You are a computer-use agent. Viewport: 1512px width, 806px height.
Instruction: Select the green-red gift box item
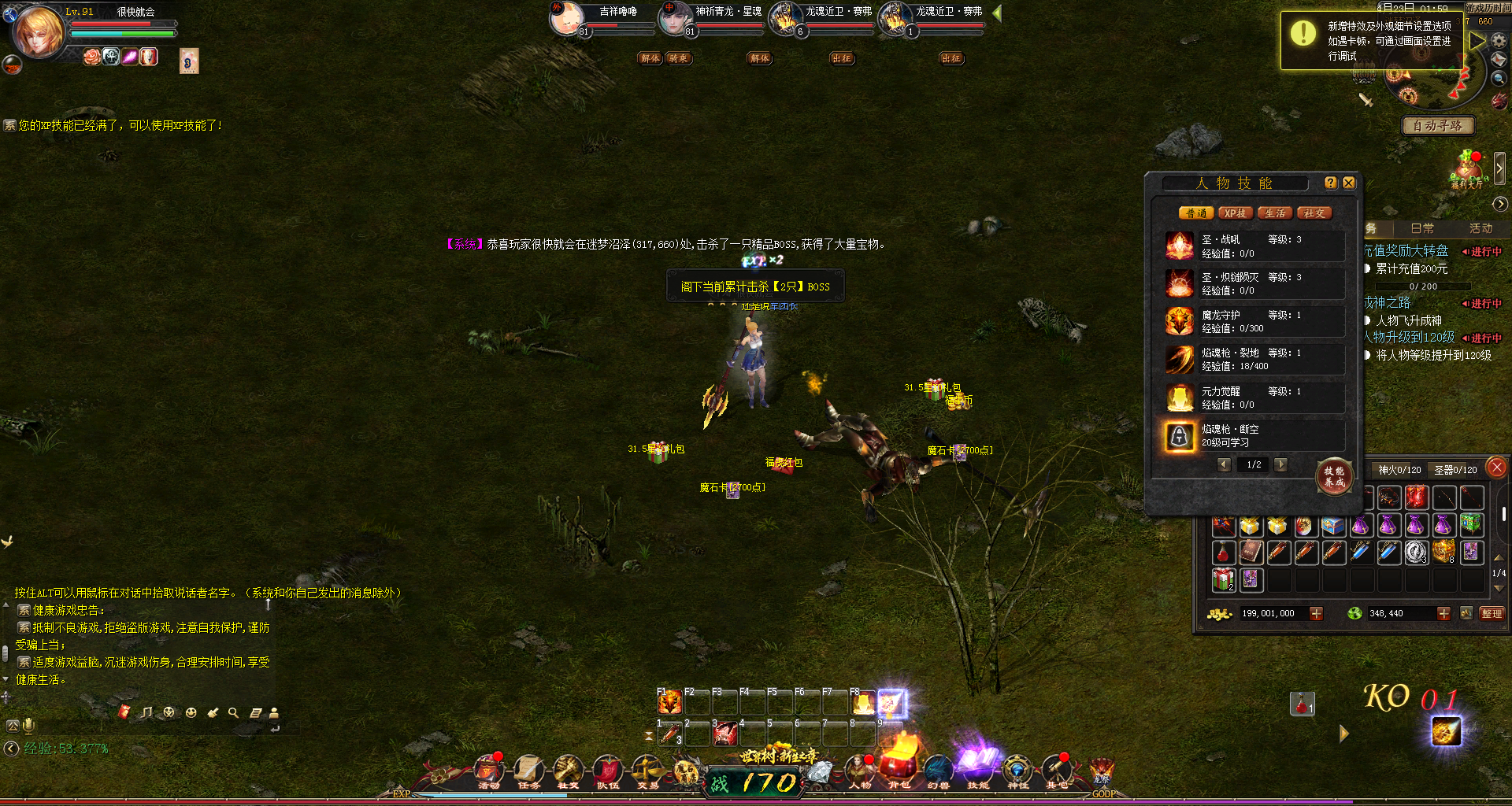[1223, 580]
